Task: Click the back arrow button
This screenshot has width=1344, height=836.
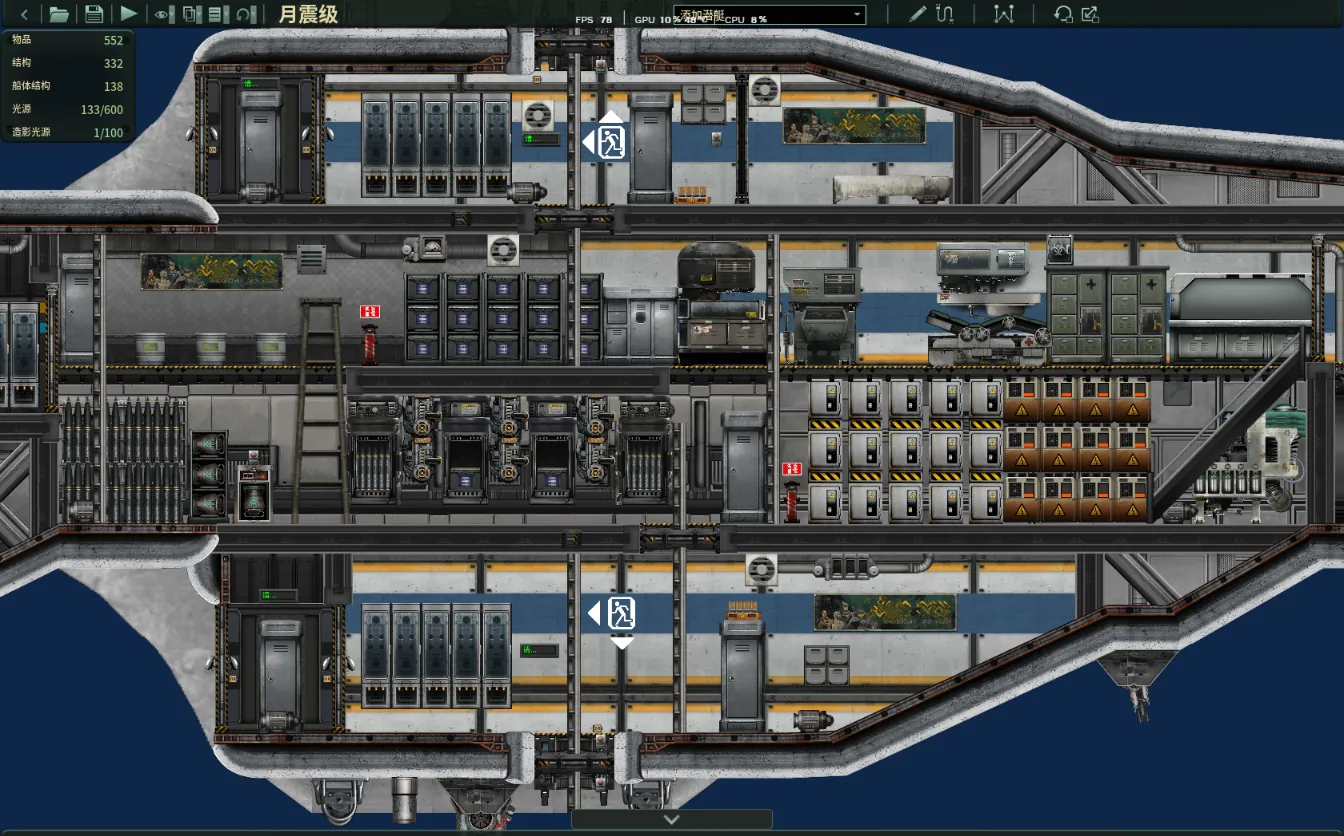Action: (24, 14)
